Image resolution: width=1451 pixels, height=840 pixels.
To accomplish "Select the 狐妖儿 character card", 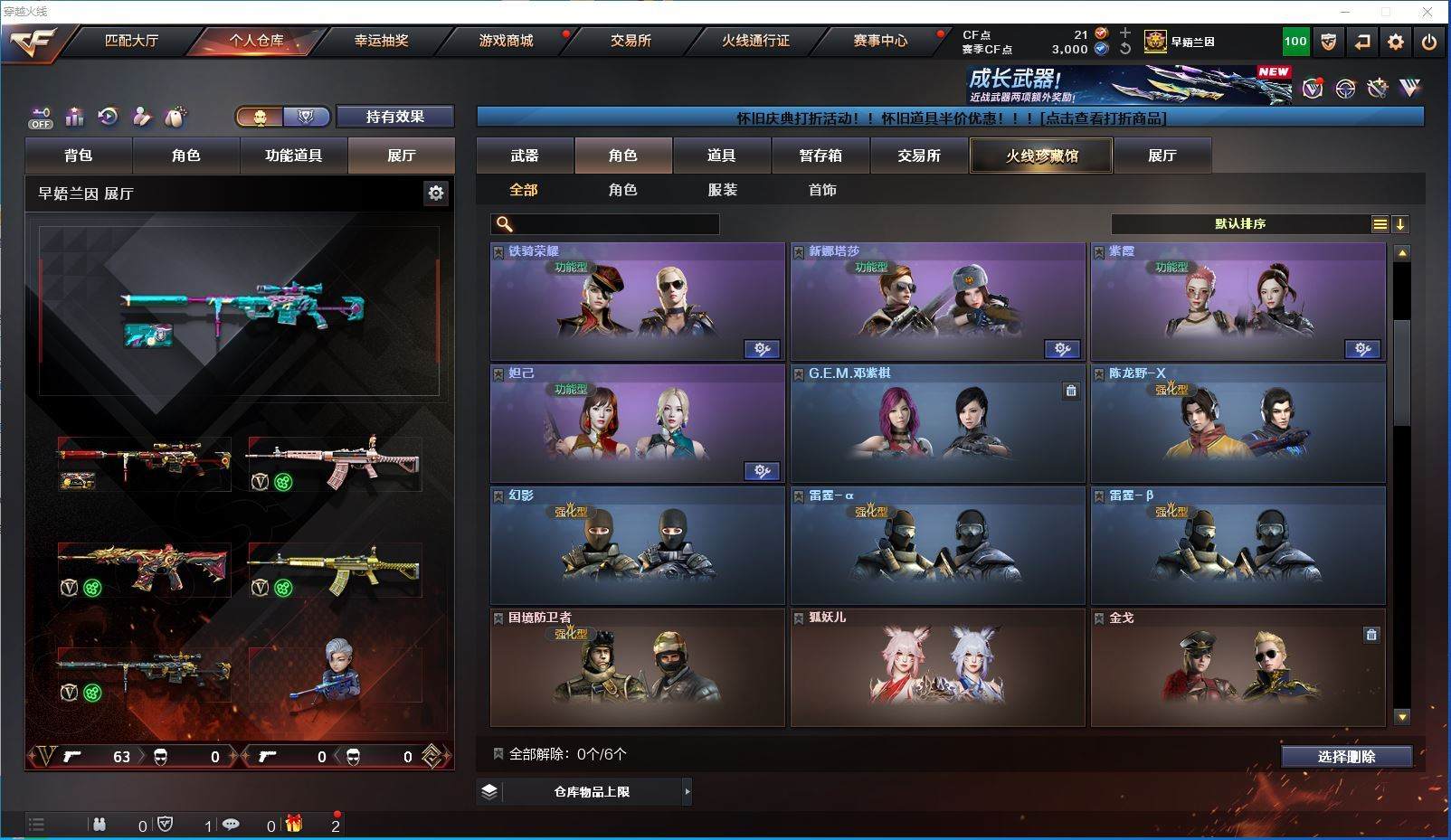I will (x=937, y=667).
